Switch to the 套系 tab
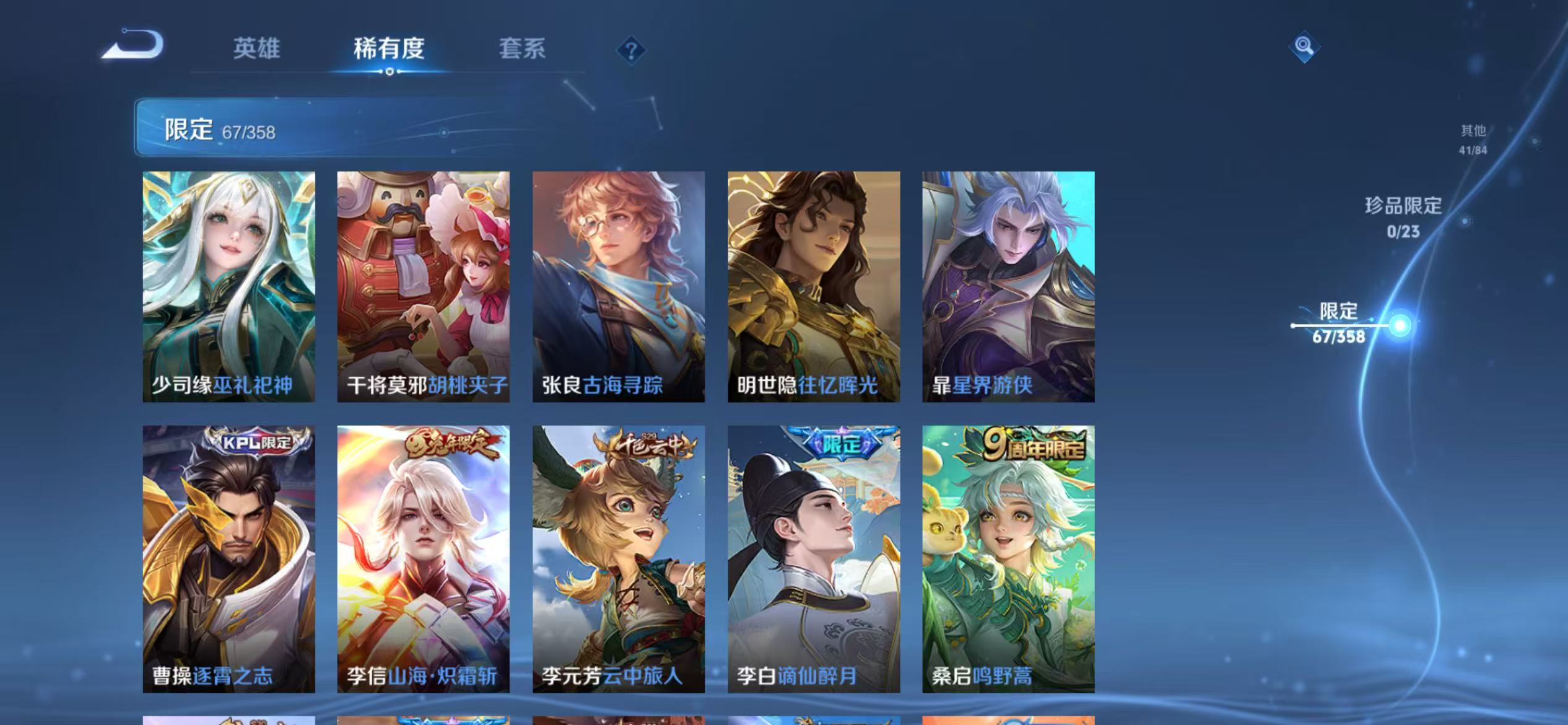The height and width of the screenshot is (725, 1568). click(x=522, y=50)
